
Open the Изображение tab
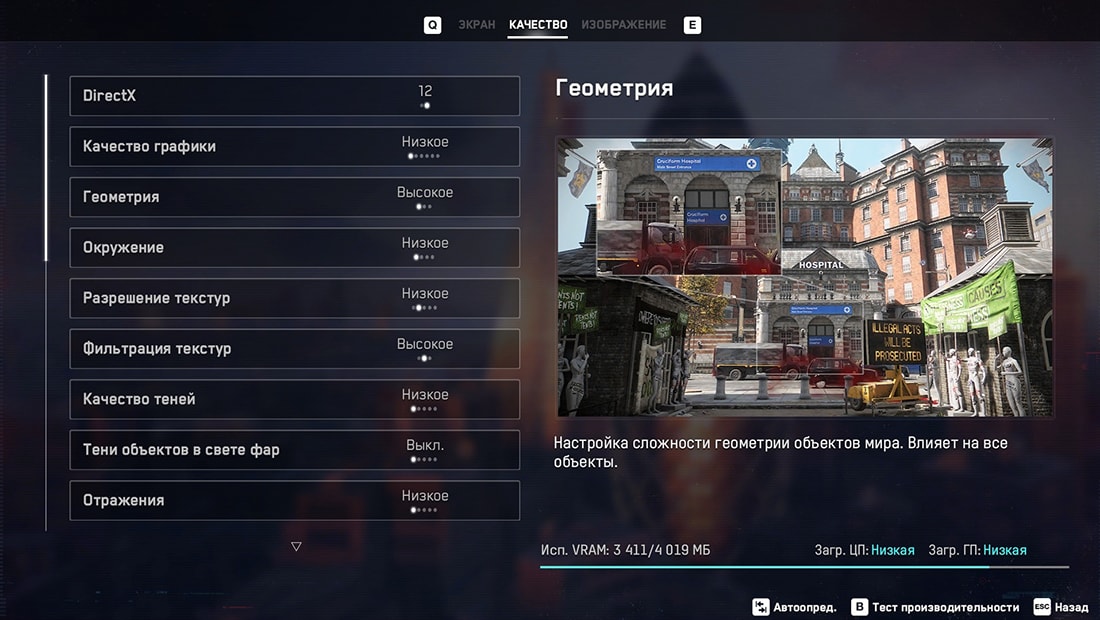pos(623,25)
